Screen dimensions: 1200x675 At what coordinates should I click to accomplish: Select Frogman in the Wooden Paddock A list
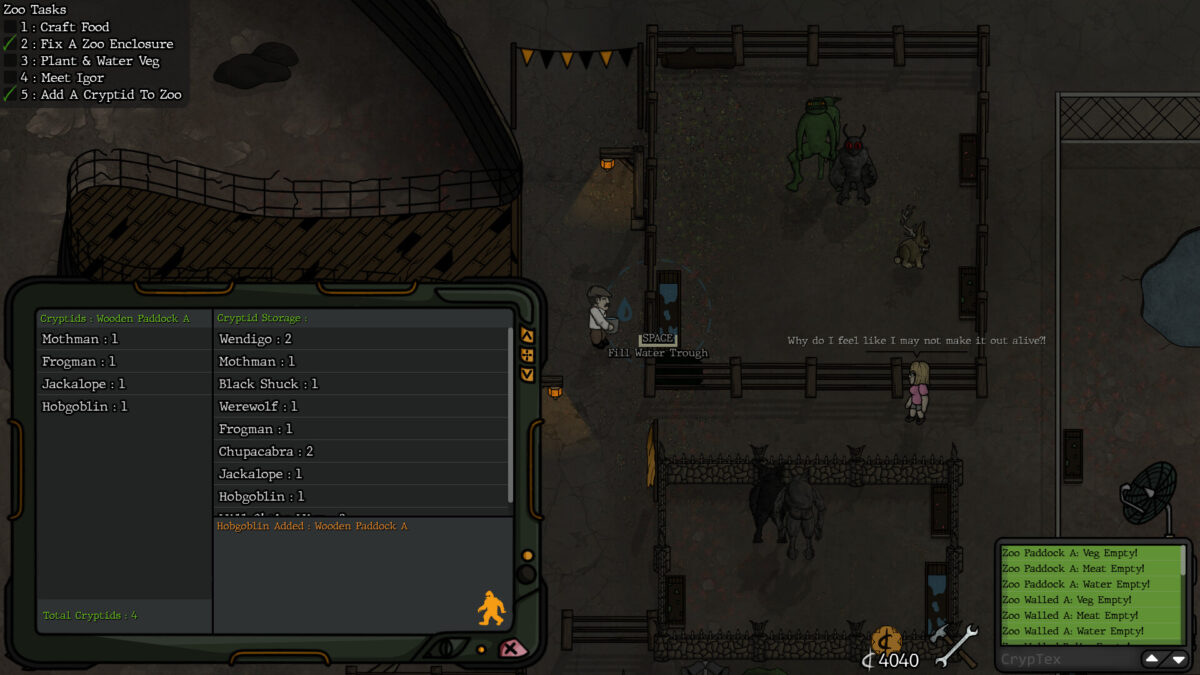tap(79, 362)
